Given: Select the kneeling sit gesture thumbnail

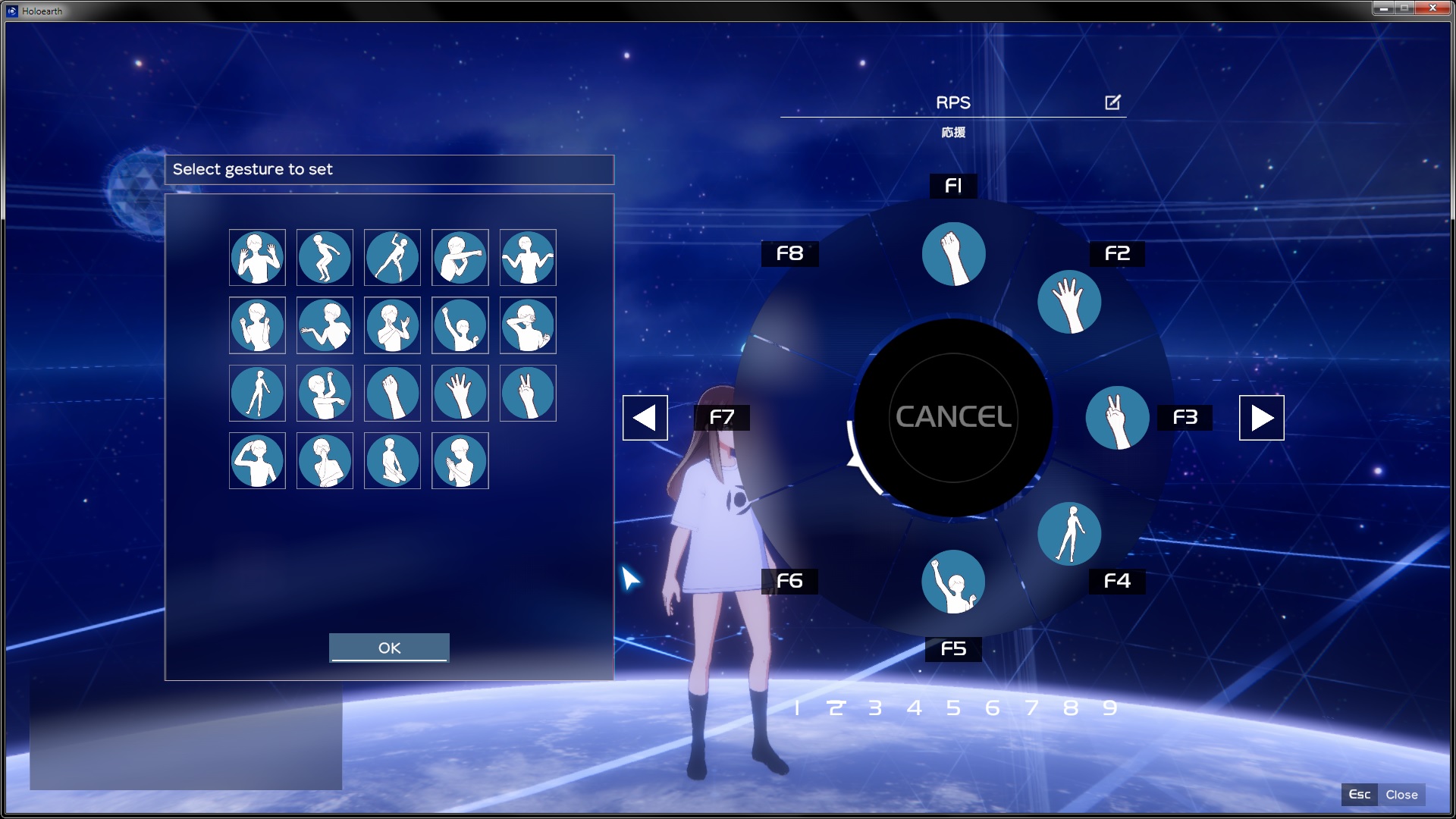Looking at the screenshot, I should pos(392,461).
